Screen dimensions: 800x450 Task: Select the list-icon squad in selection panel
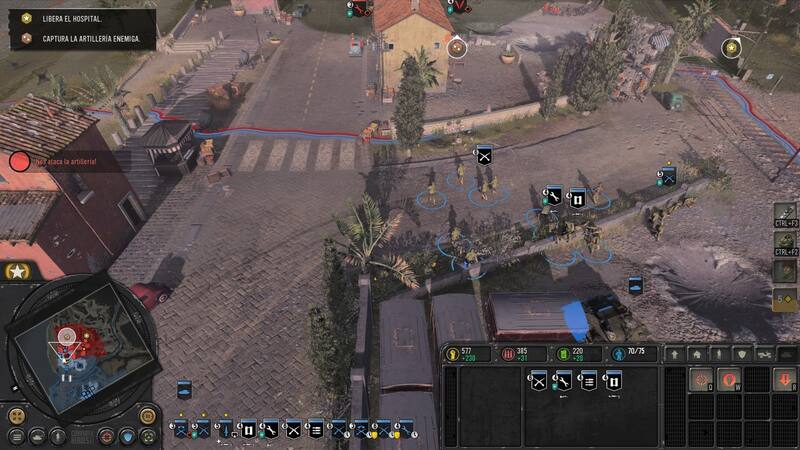tap(588, 380)
